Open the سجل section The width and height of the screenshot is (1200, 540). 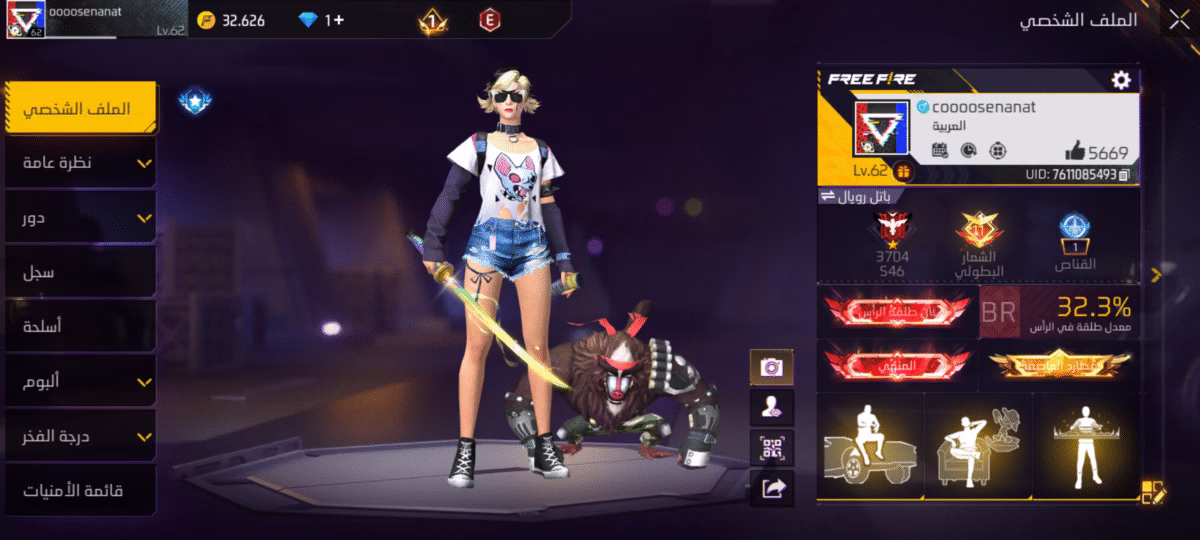pos(80,272)
